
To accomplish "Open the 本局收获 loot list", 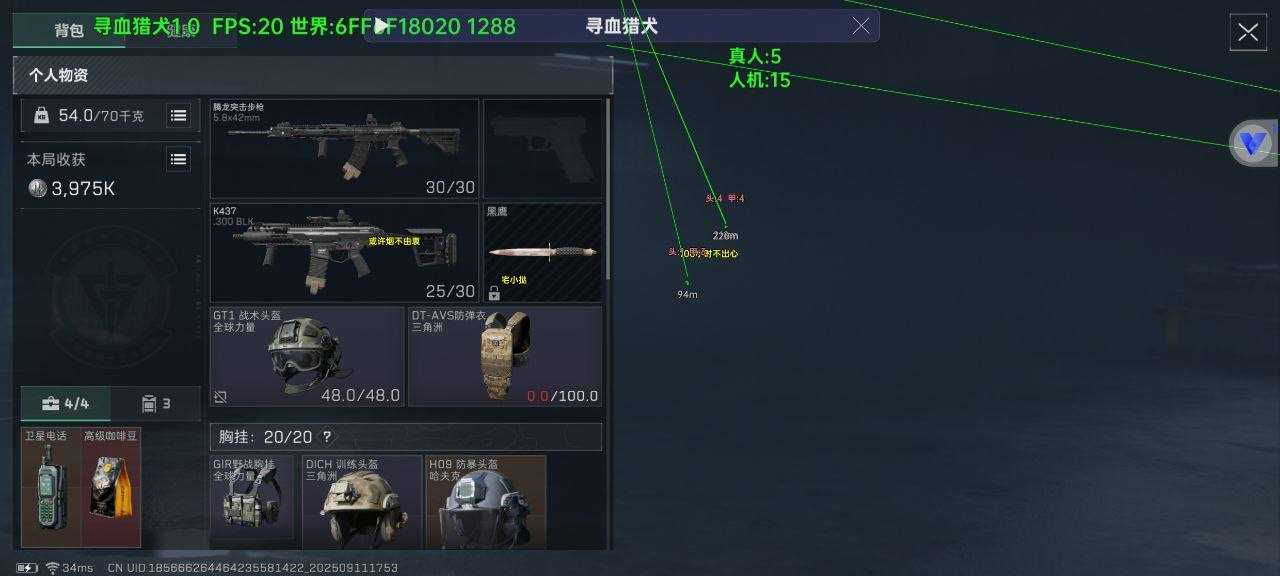I will 178,159.
